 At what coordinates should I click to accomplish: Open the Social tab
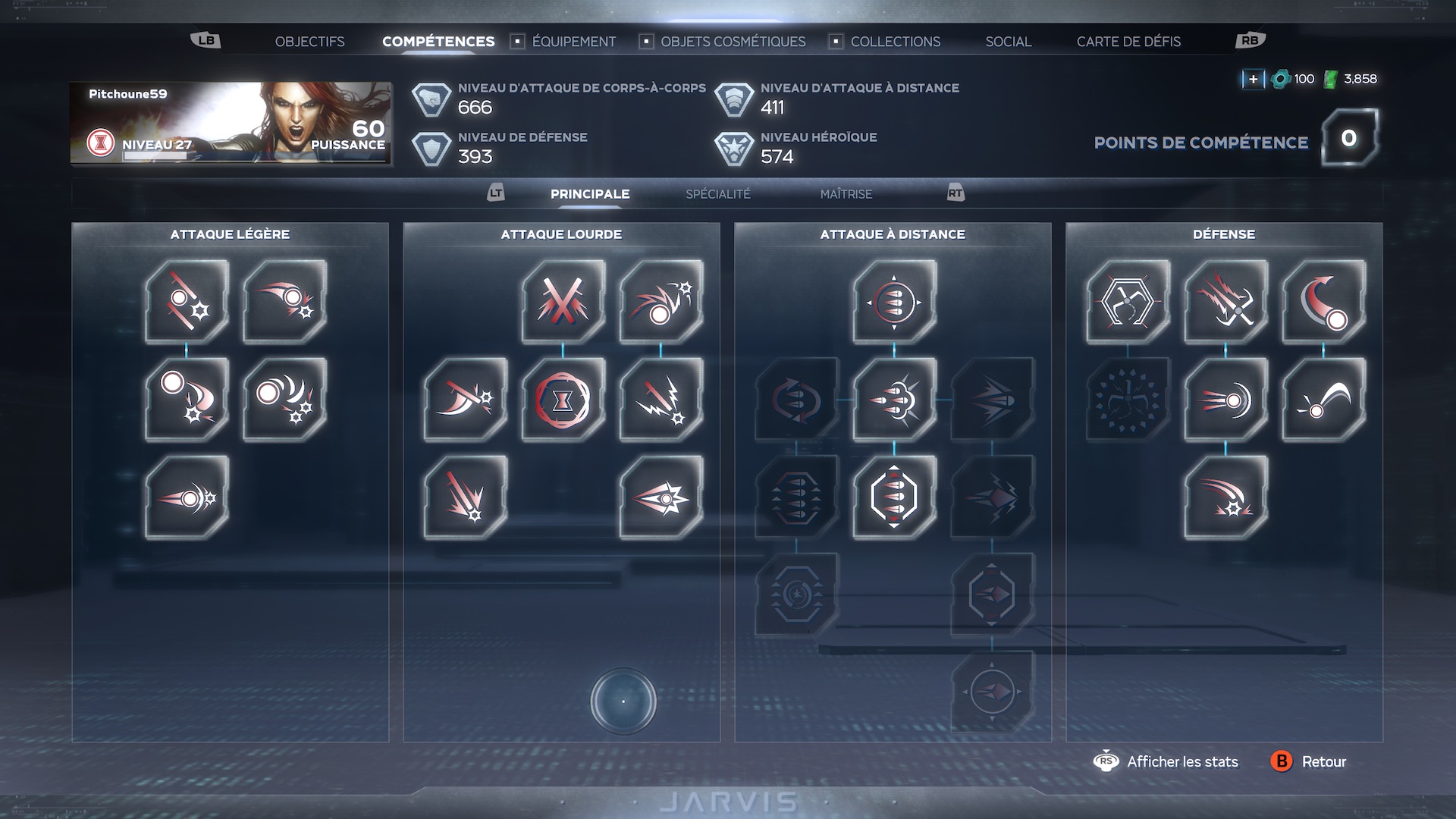pos(1008,42)
